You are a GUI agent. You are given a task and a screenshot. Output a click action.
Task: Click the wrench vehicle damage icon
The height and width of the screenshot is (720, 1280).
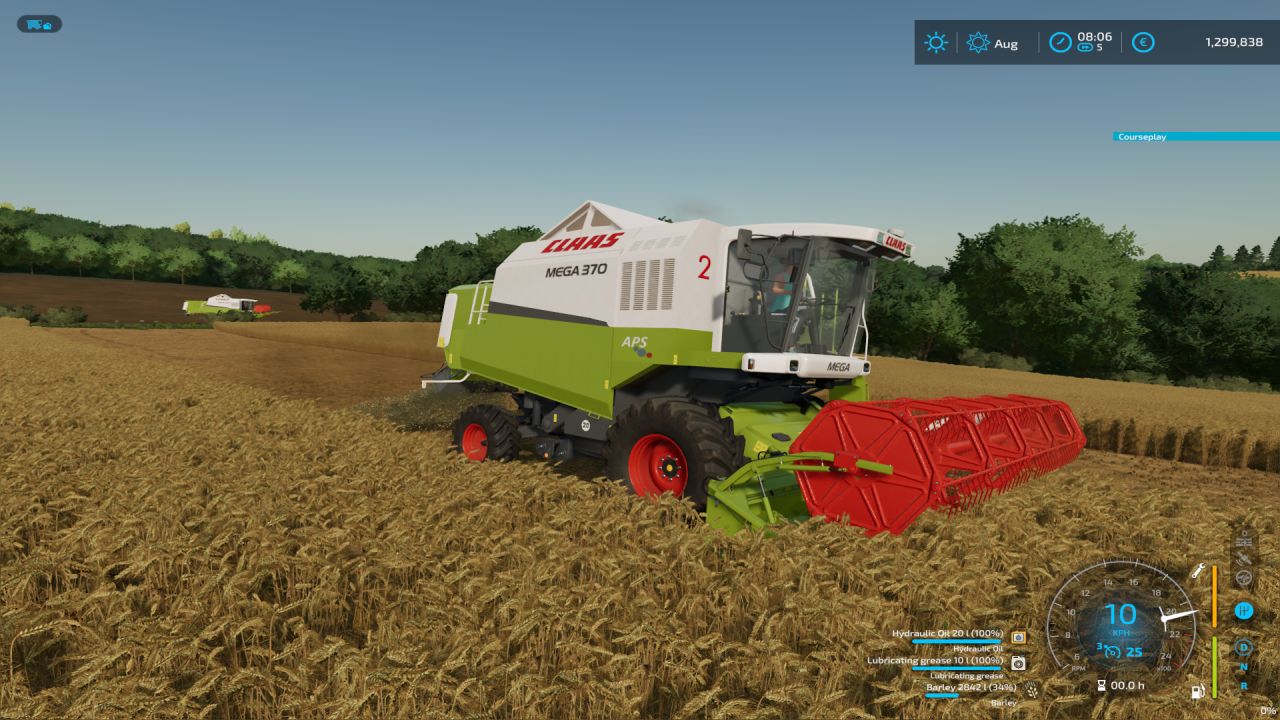[1197, 572]
